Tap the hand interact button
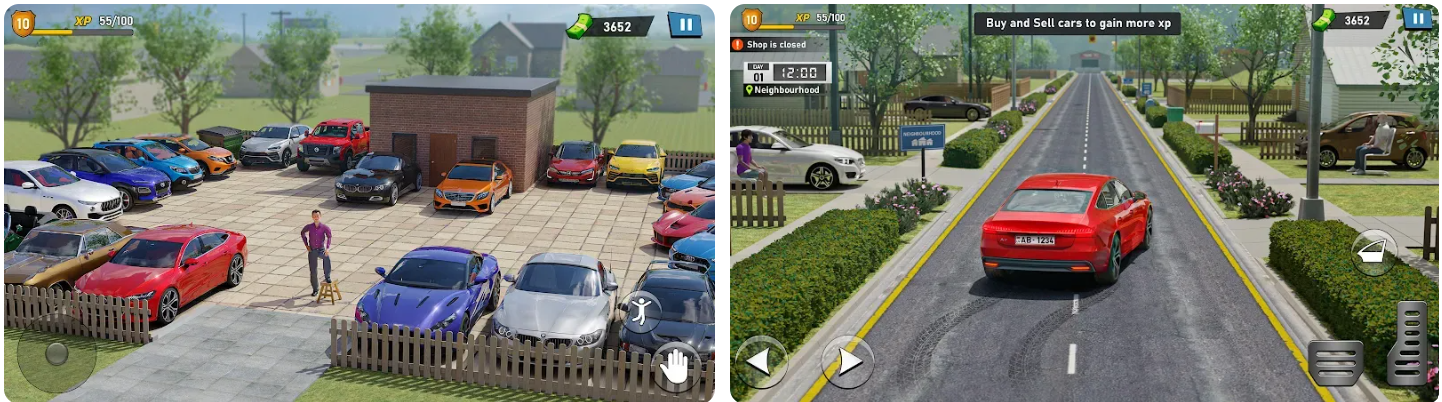The width and height of the screenshot is (1442, 402). [676, 367]
